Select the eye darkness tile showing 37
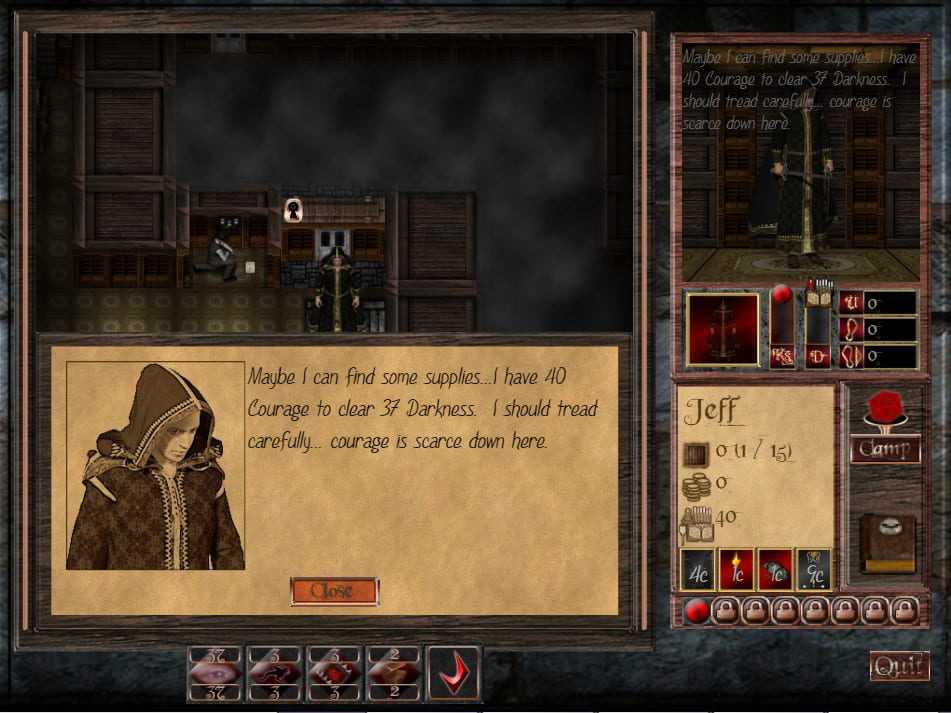 pos(214,673)
